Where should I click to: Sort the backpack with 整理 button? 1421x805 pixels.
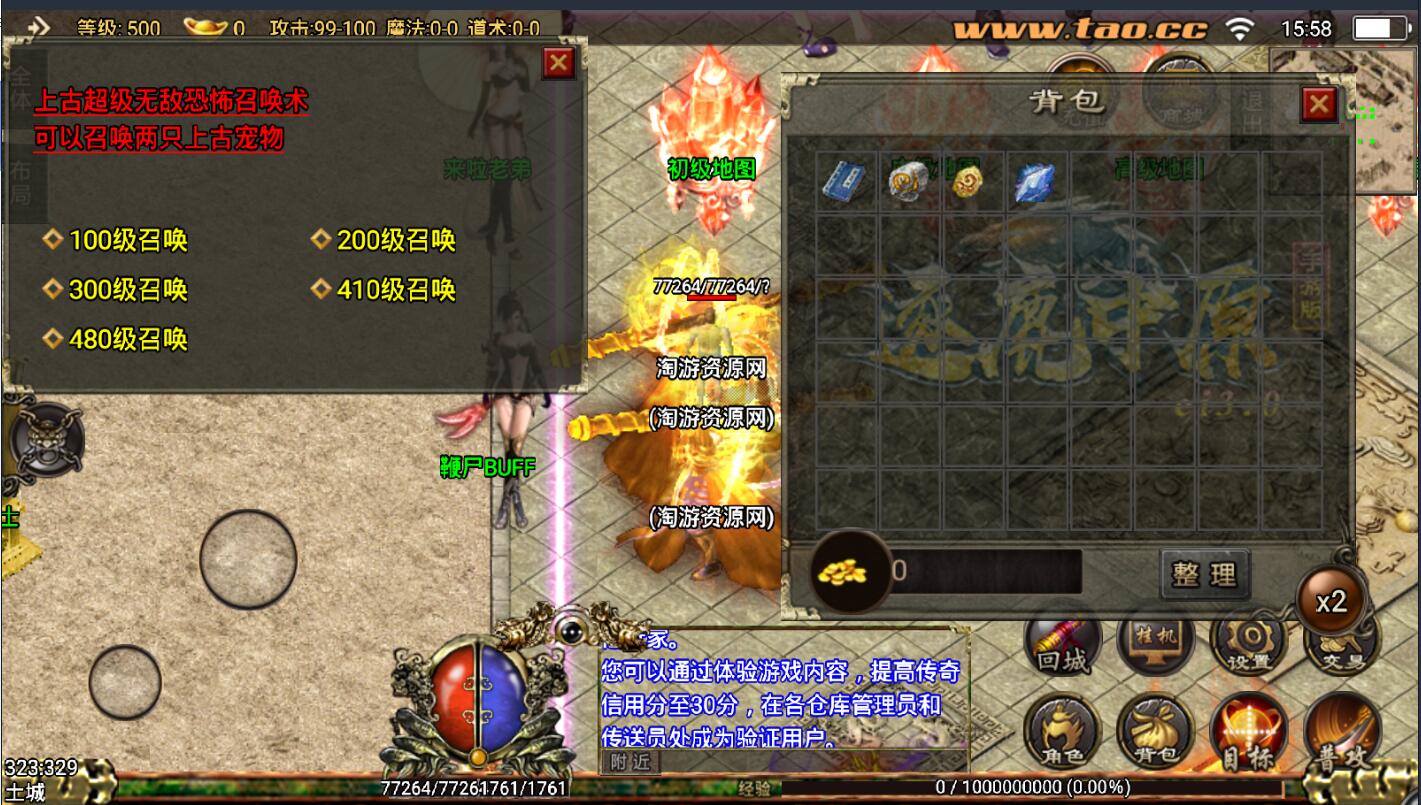1204,574
